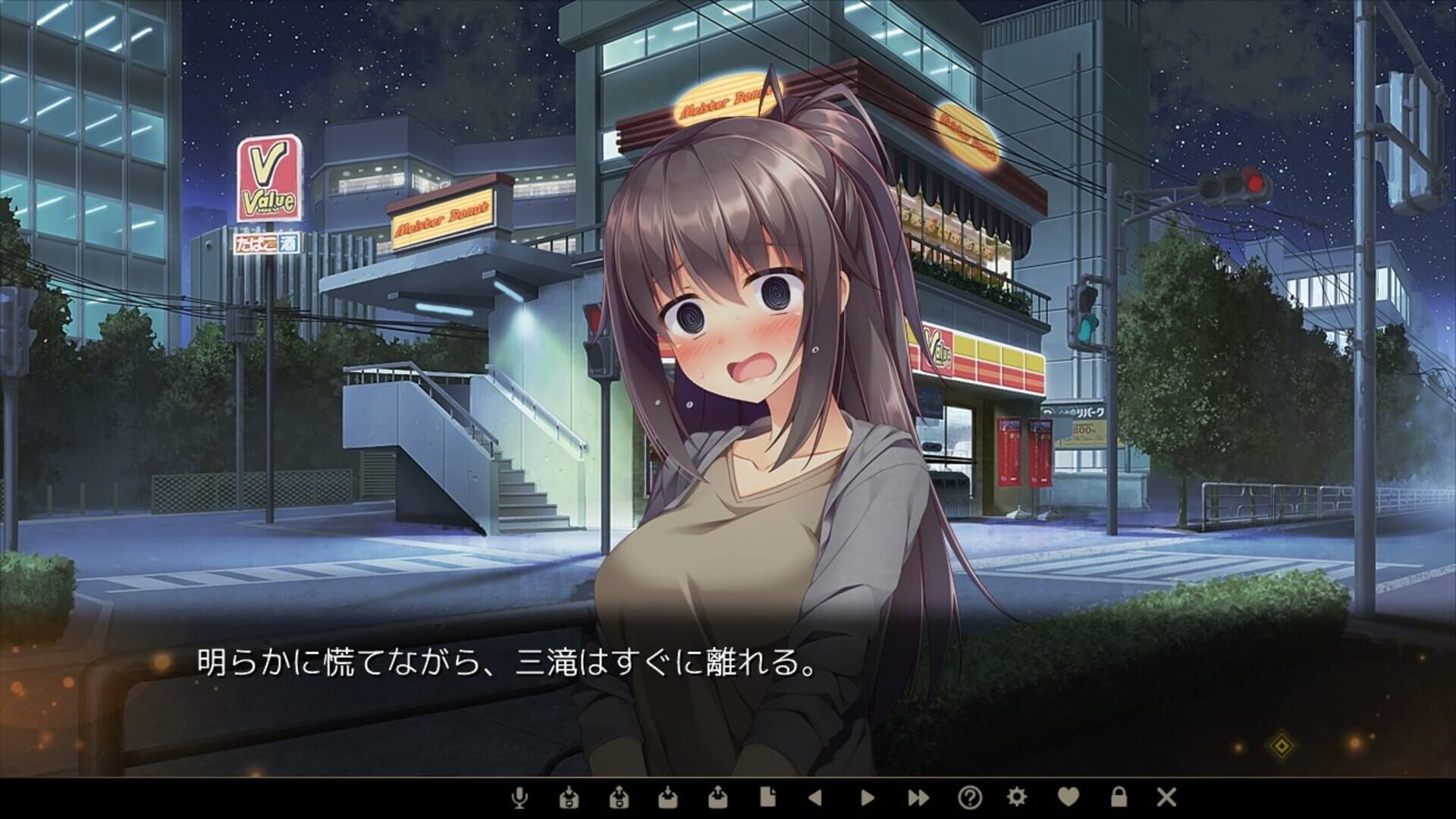Screen dimensions: 1456x819
Task: Open the message backlog with the page icon
Action: [x=769, y=796]
